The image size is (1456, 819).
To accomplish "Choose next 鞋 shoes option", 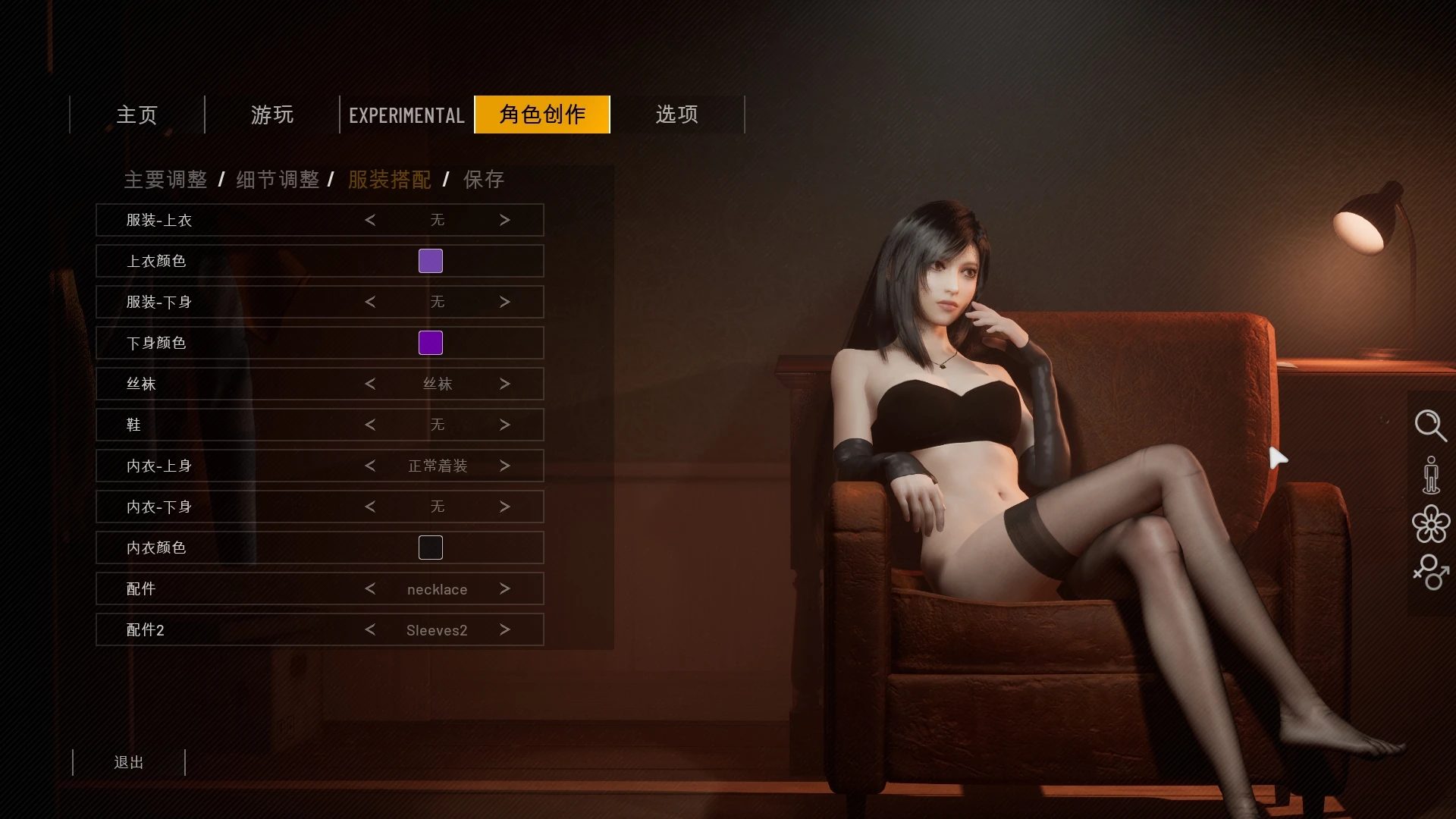I will (505, 425).
